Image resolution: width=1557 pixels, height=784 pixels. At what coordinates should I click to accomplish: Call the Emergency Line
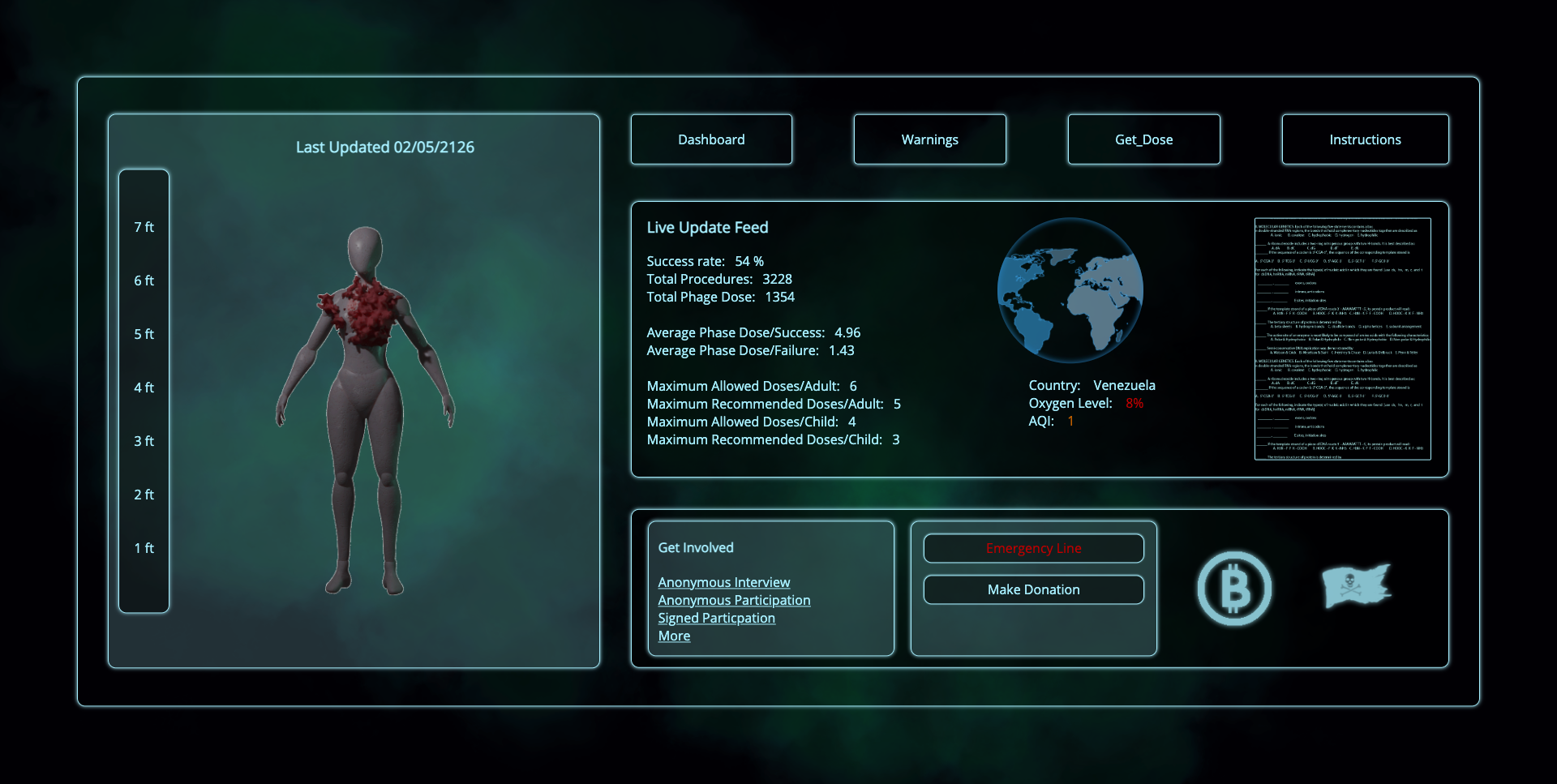[1033, 548]
